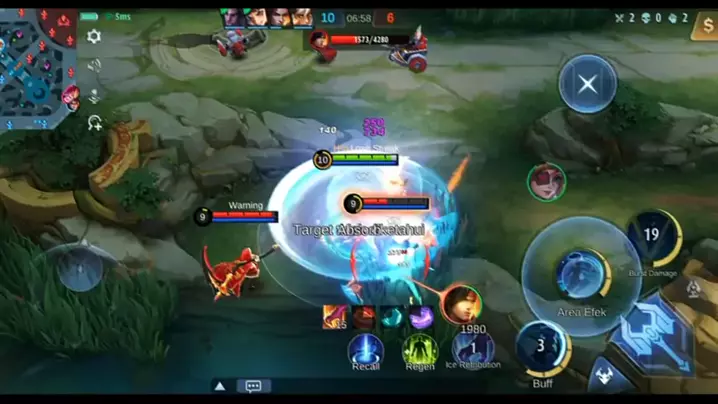Toggle the microphone voice chat icon
Screen dimensions: 718x404
[x=94, y=95]
